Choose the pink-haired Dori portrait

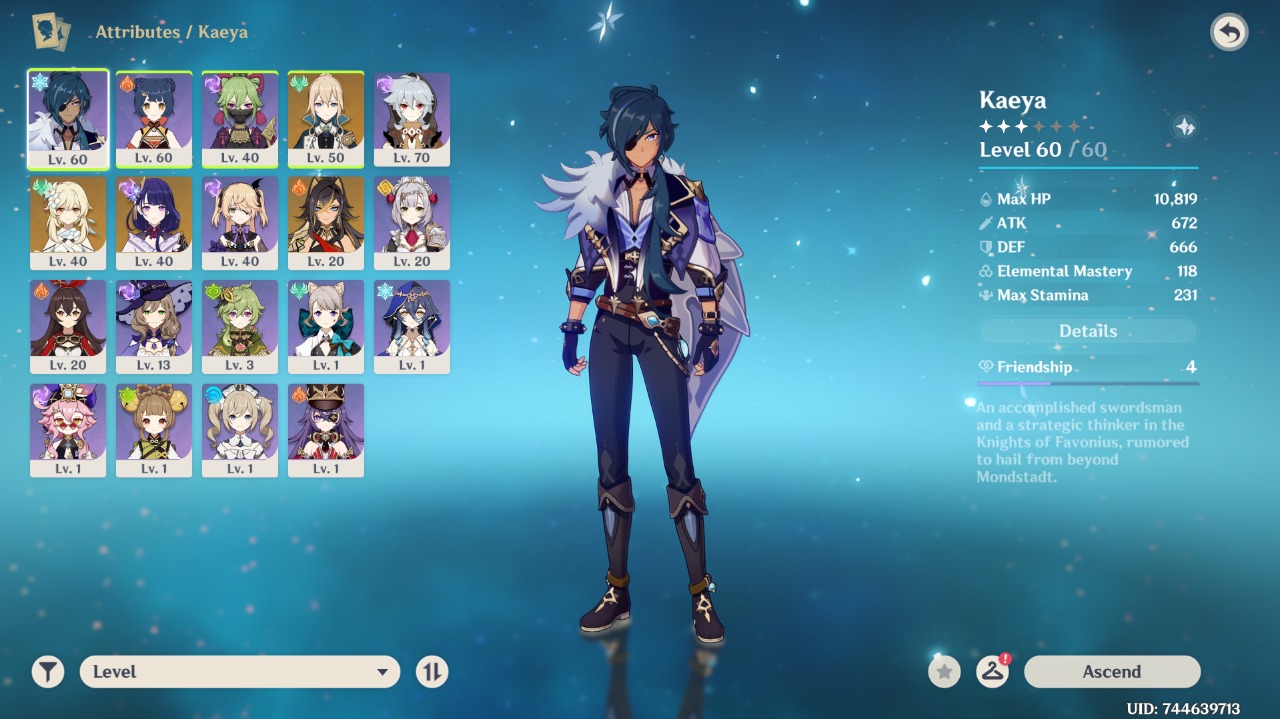pyautogui.click(x=68, y=430)
